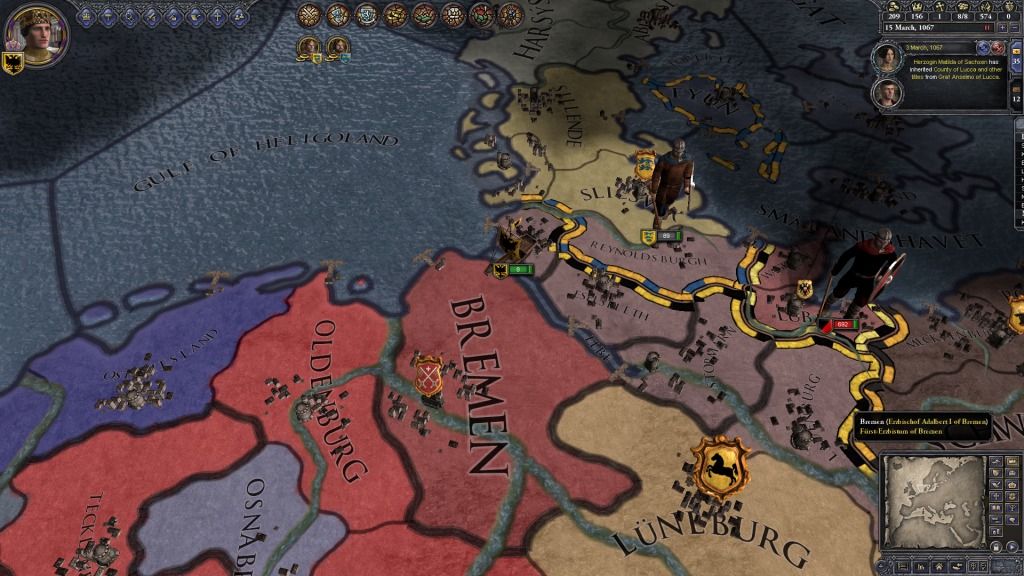1024x576 pixels.
Task: Select Herzogin Matilda's portrait in the message log
Action: pyautogui.click(x=888, y=59)
